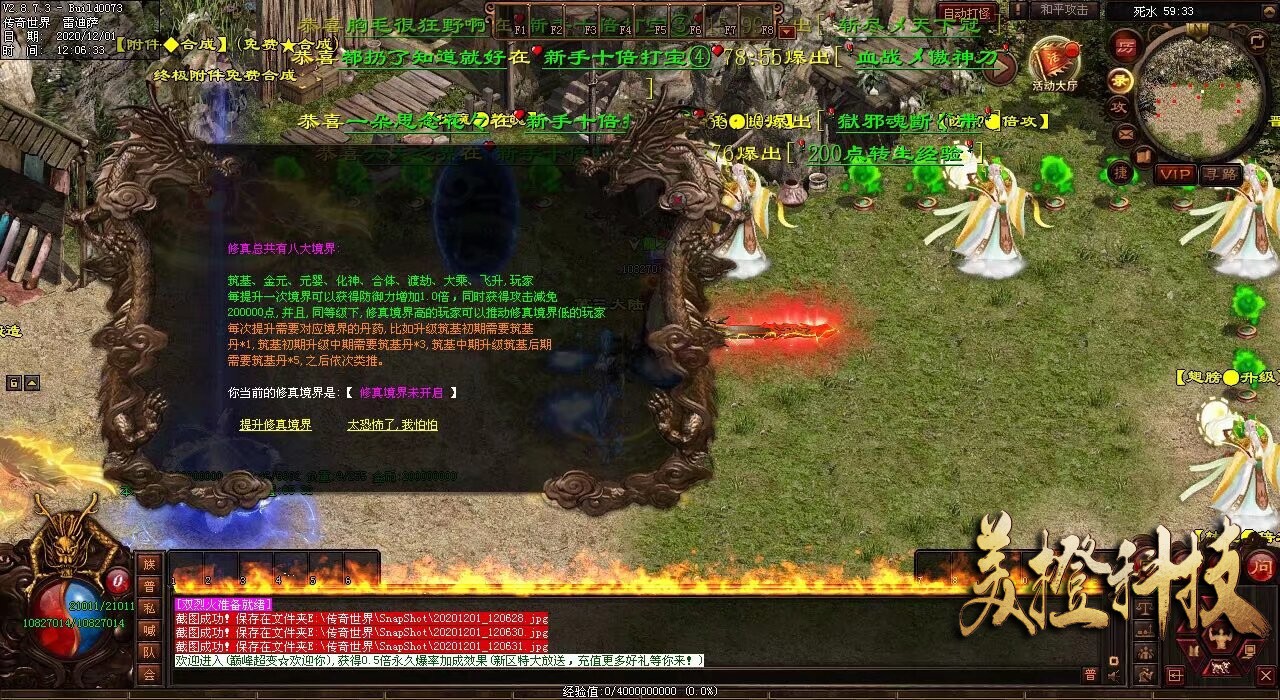Select the 队 team chat channel

(x=148, y=652)
